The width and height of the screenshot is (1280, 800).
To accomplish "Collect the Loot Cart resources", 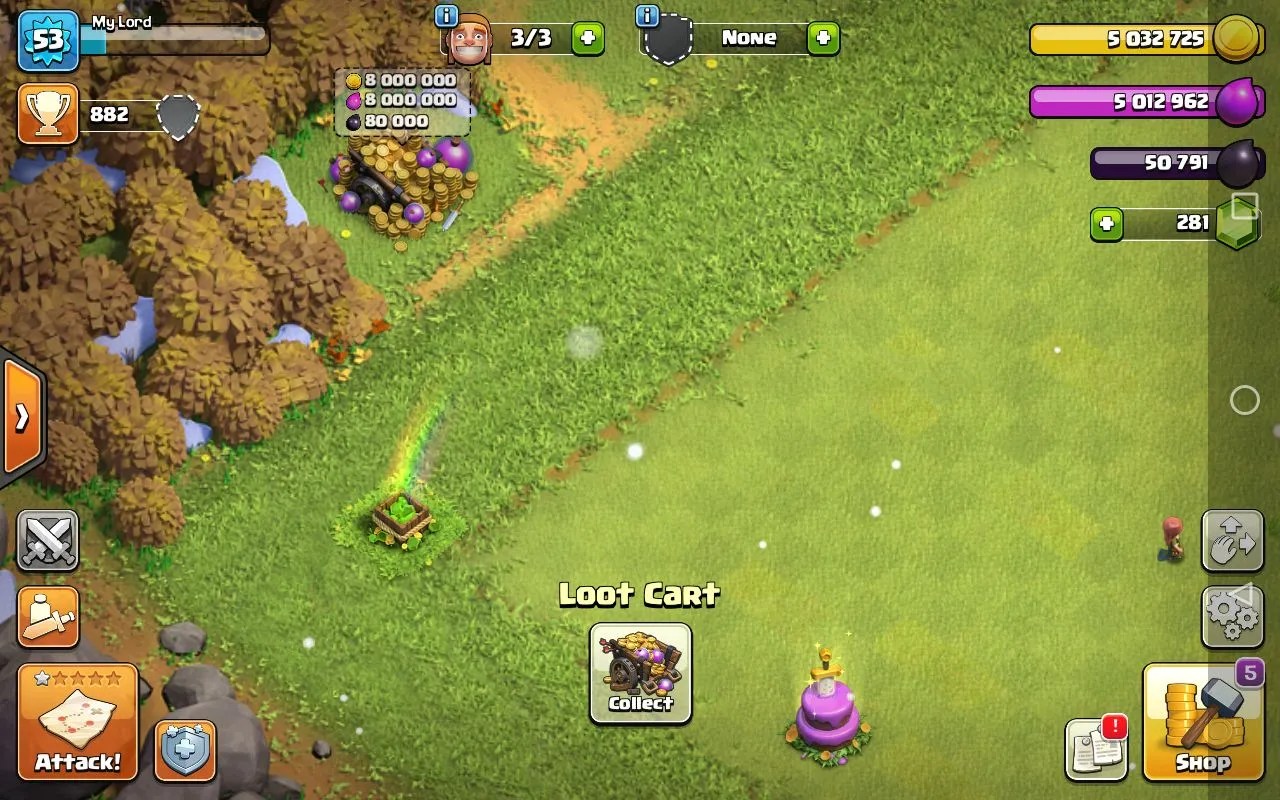I will tap(640, 672).
